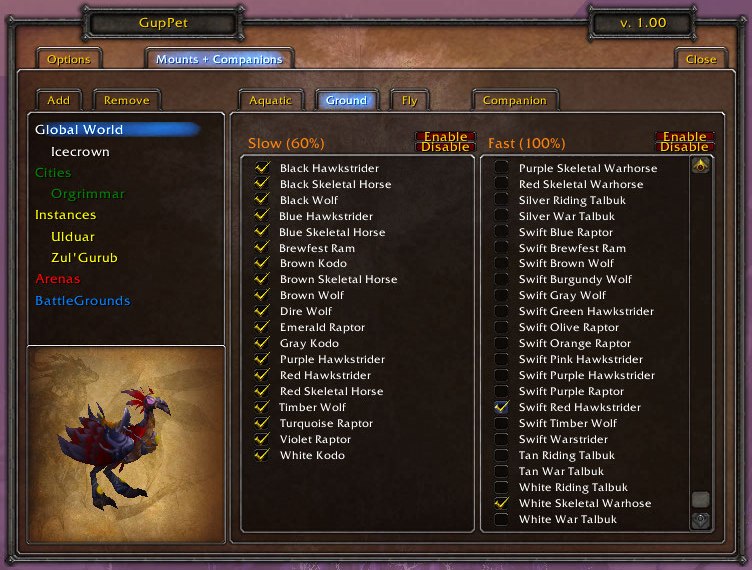
Task: Click the Add location button
Action: (59, 100)
